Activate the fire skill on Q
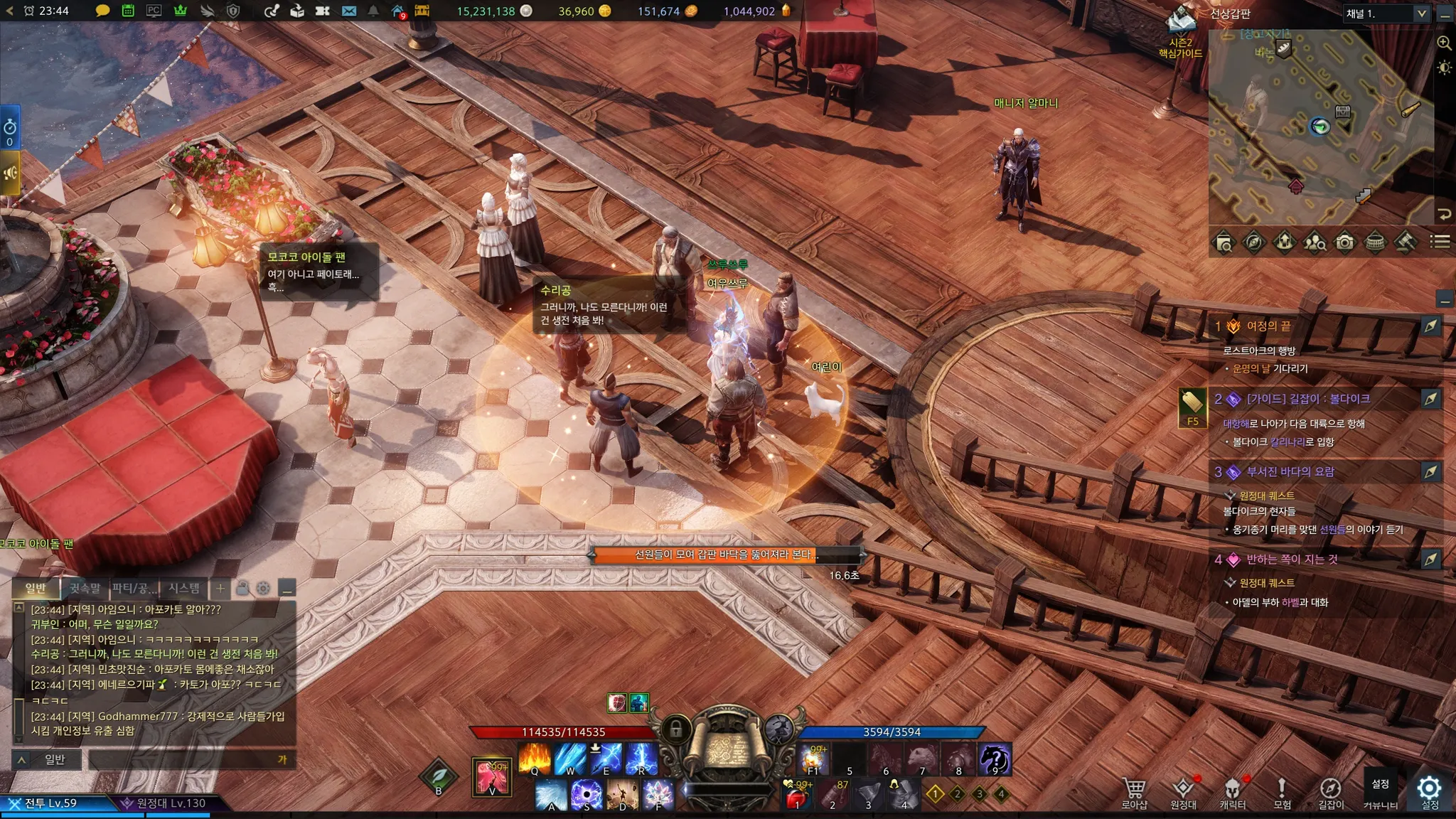The width and height of the screenshot is (1456, 819). click(x=535, y=758)
